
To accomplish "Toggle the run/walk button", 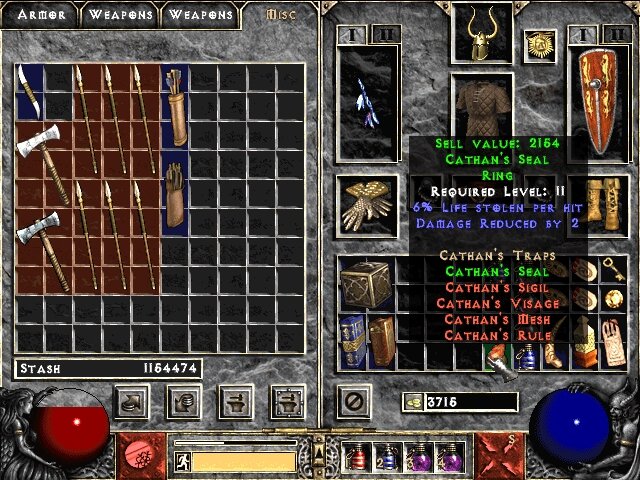I will click(183, 462).
